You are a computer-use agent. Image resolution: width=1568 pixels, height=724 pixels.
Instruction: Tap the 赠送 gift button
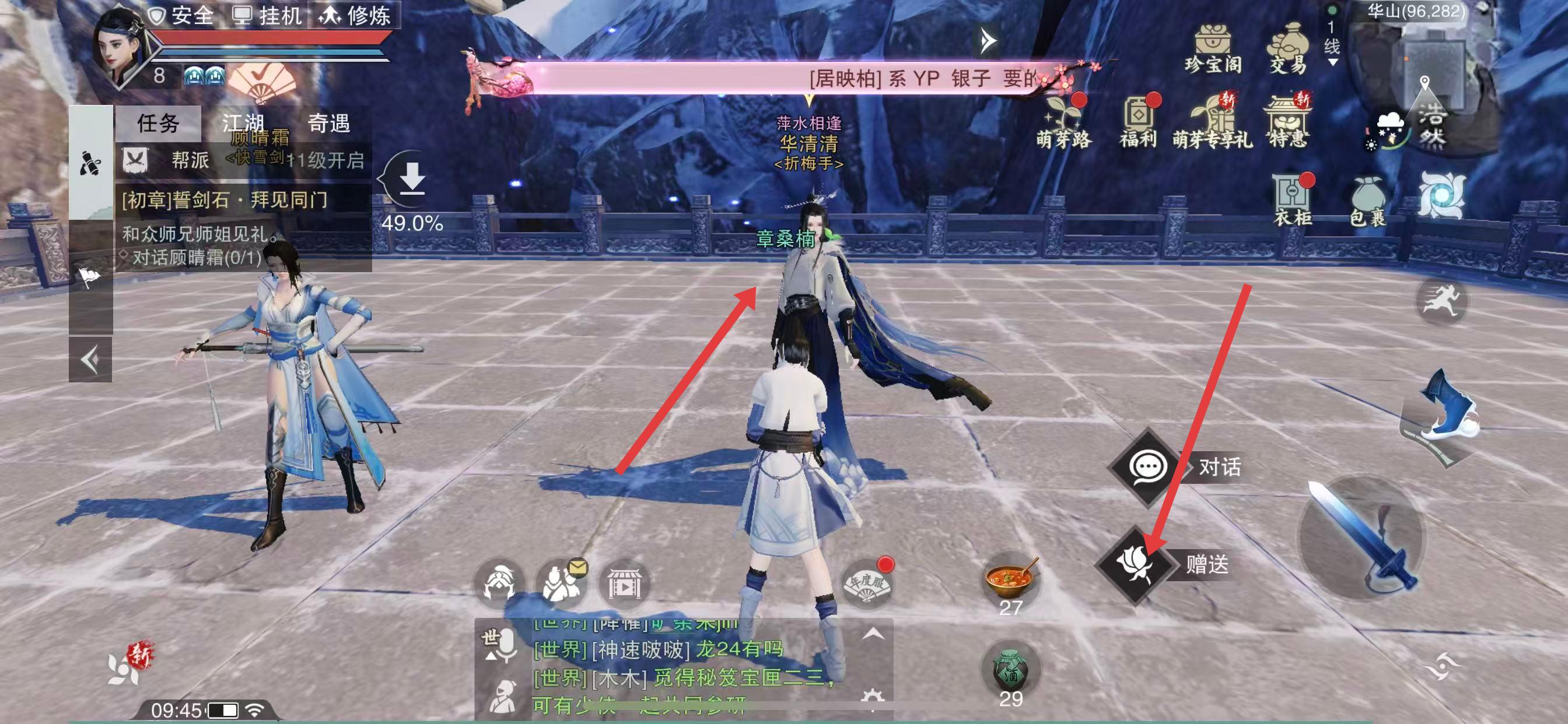pos(1136,565)
